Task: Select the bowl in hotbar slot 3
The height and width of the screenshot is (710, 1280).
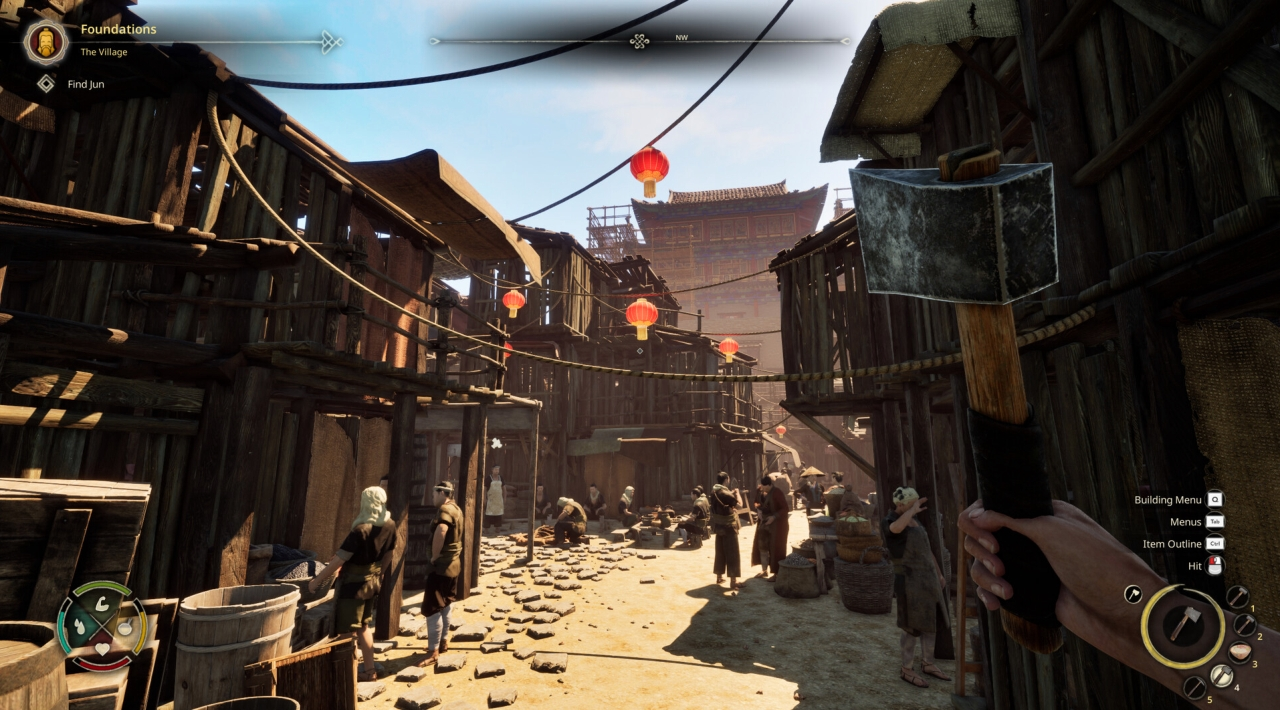Action: click(x=1240, y=652)
